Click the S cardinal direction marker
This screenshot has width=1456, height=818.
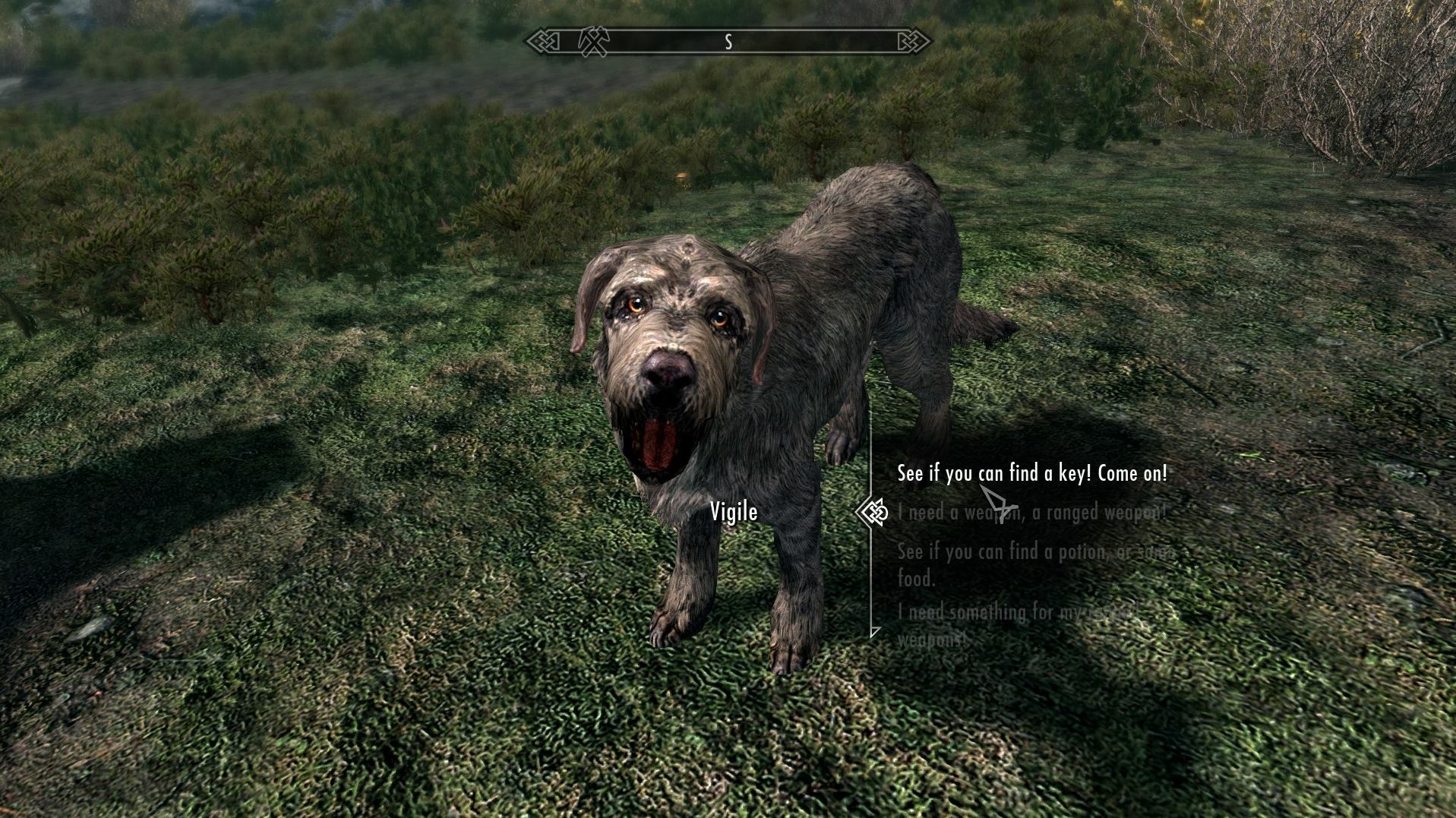click(729, 42)
